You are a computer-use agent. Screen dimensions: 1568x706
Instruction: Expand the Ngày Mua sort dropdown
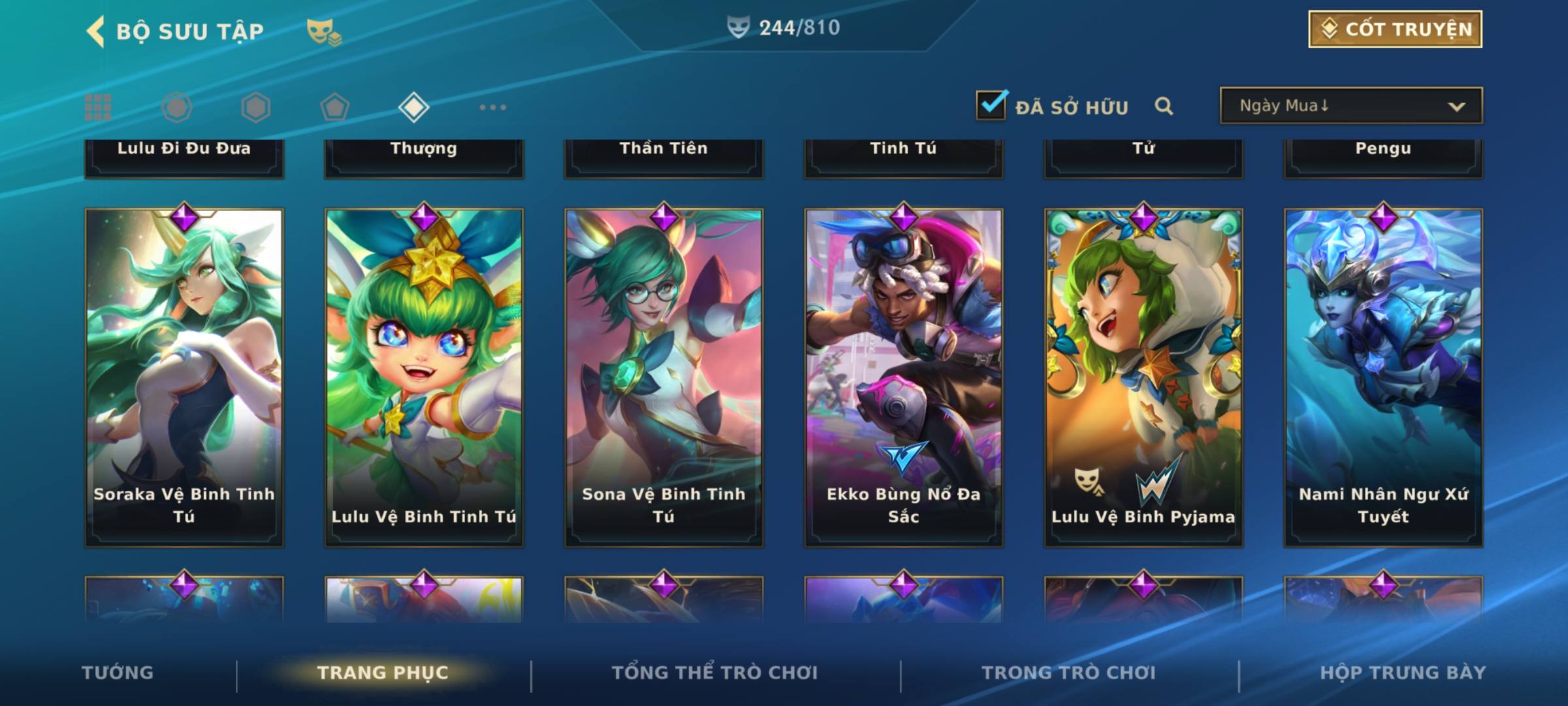tap(1351, 106)
